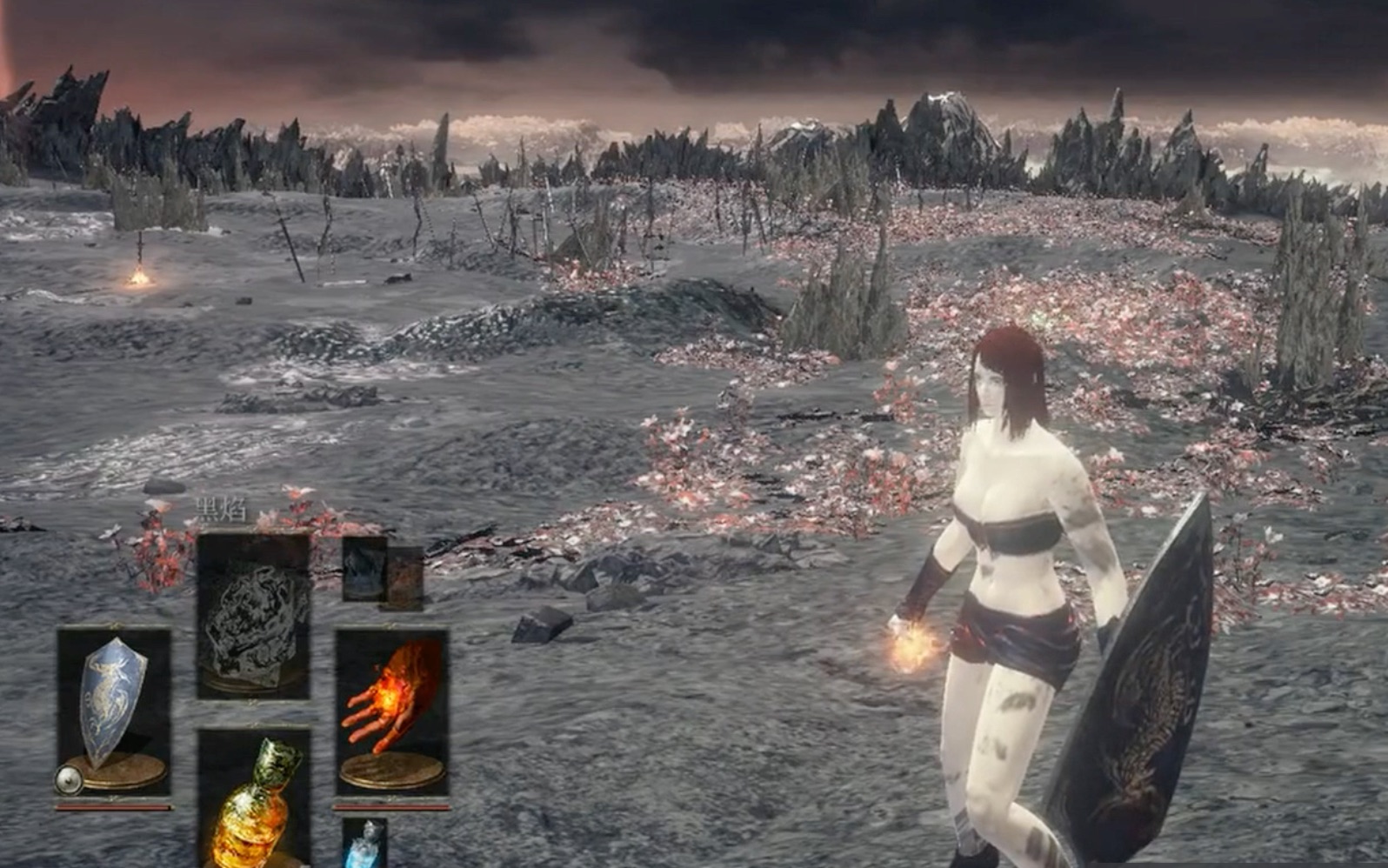Use the golden Estus Flask slot
1388x868 pixels.
tap(253, 798)
